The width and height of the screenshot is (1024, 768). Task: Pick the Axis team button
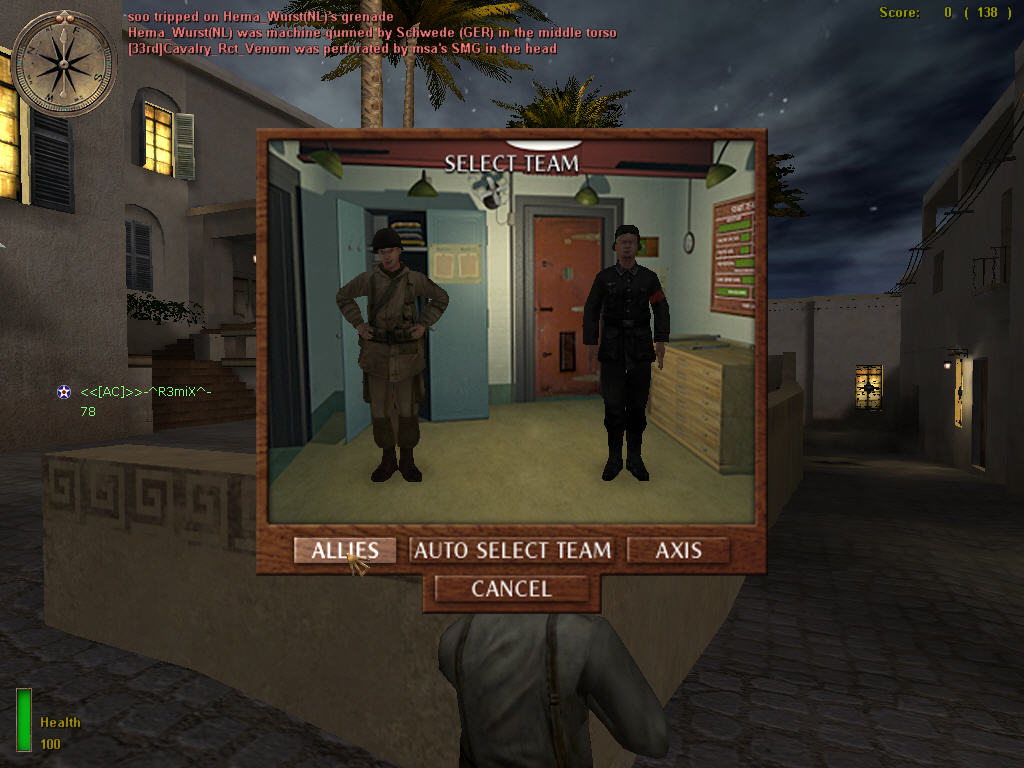pyautogui.click(x=678, y=550)
